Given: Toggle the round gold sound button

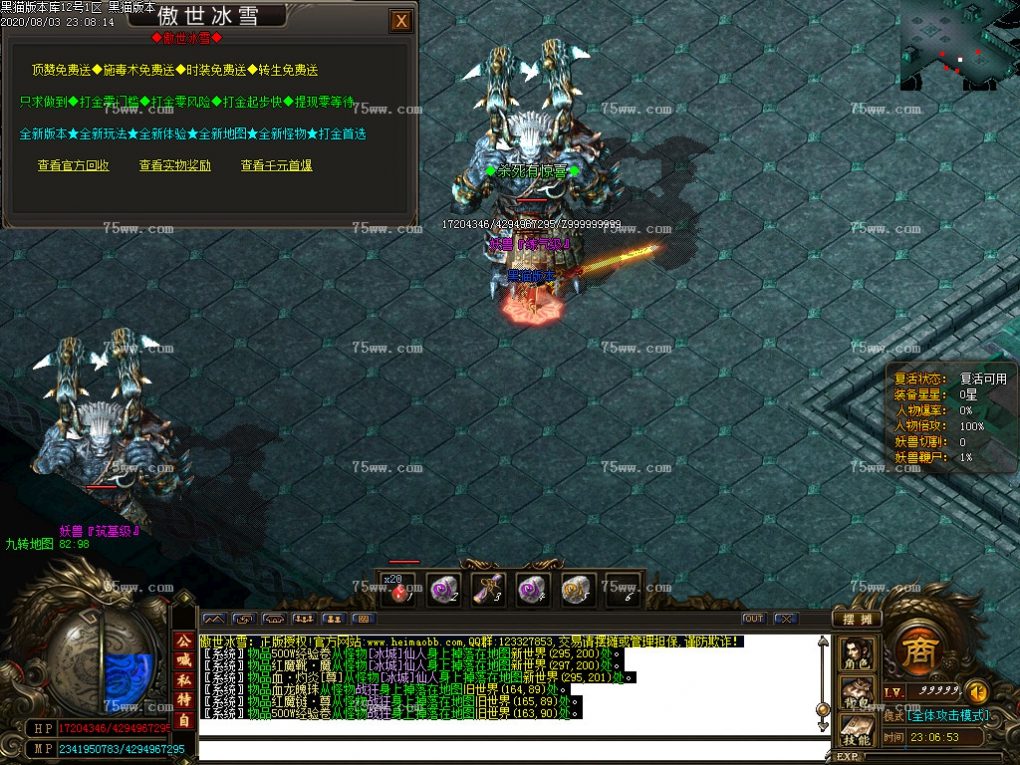Looking at the screenshot, I should click(x=977, y=691).
